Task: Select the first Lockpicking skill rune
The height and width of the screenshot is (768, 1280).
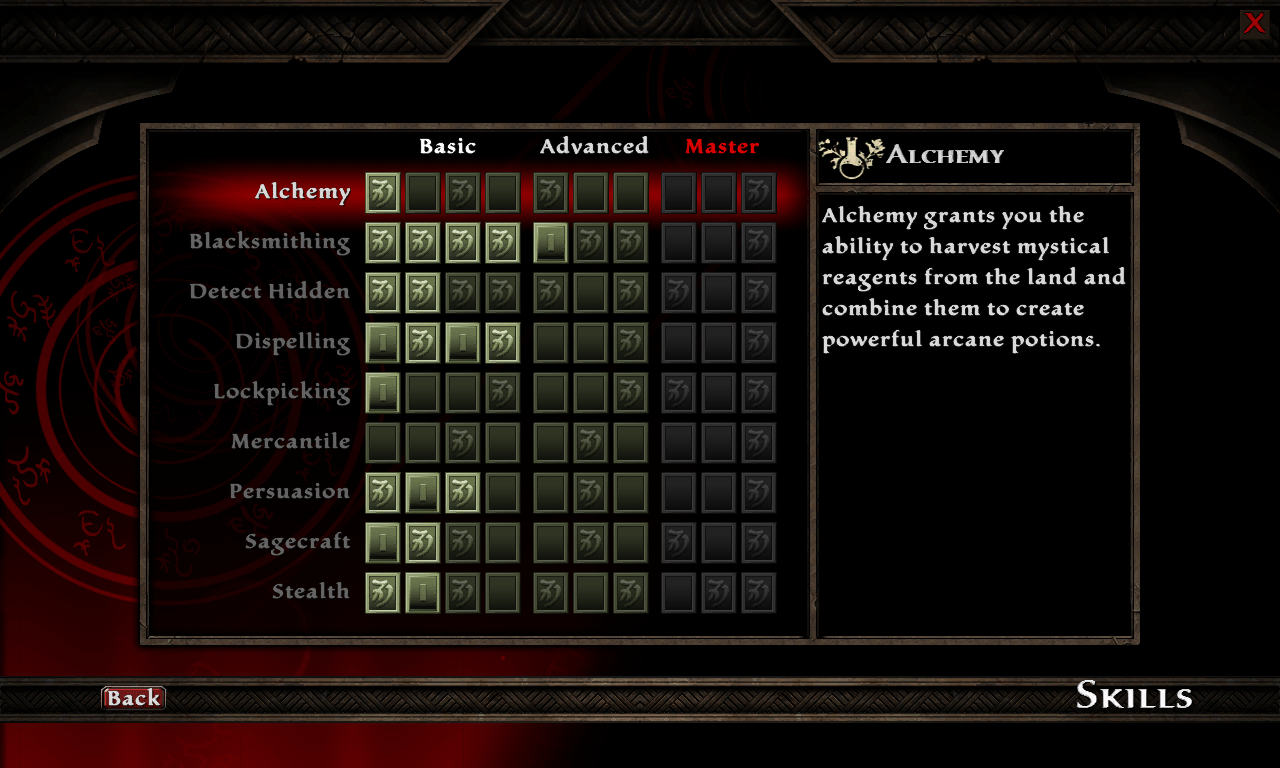Action: tap(381, 392)
